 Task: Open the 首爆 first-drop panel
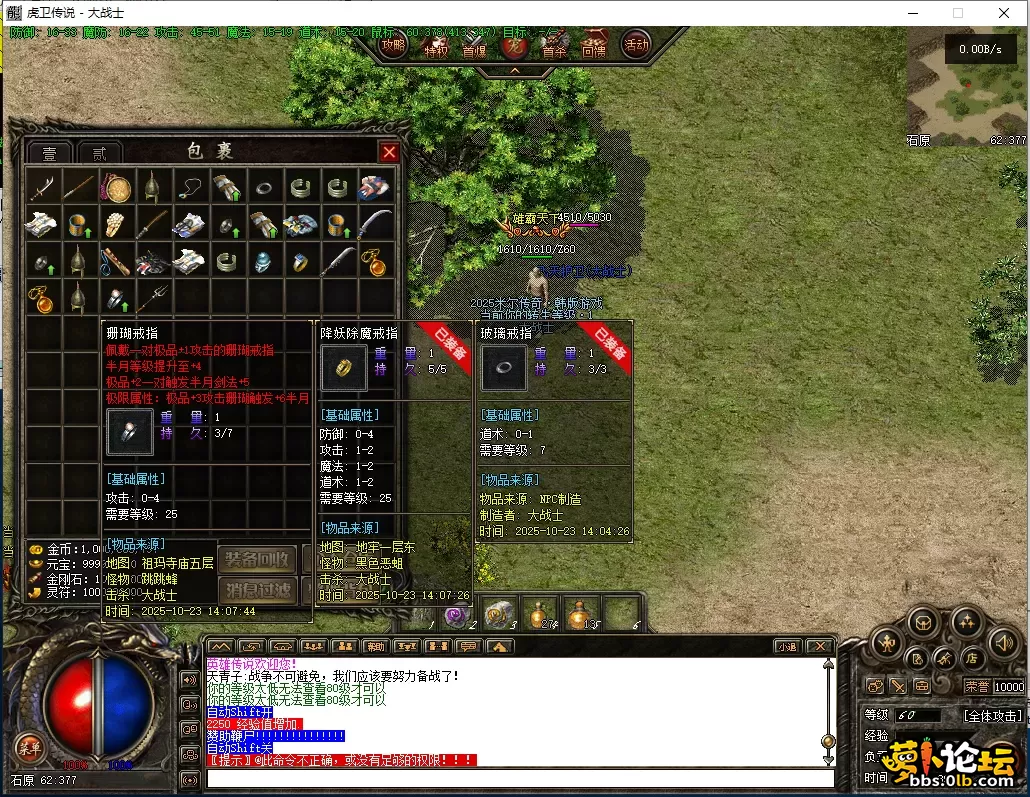tap(474, 47)
